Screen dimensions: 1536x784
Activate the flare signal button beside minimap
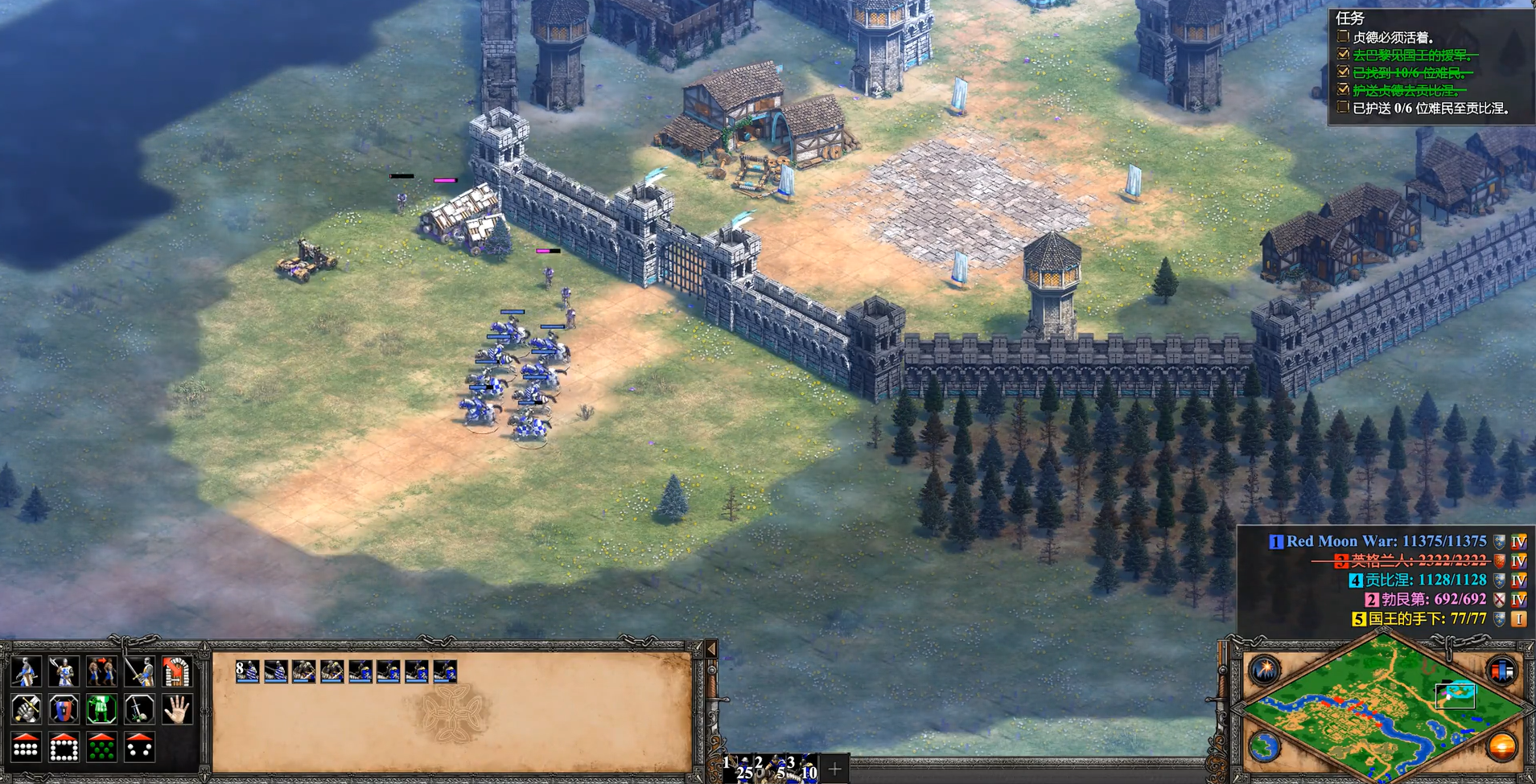pos(1265,669)
